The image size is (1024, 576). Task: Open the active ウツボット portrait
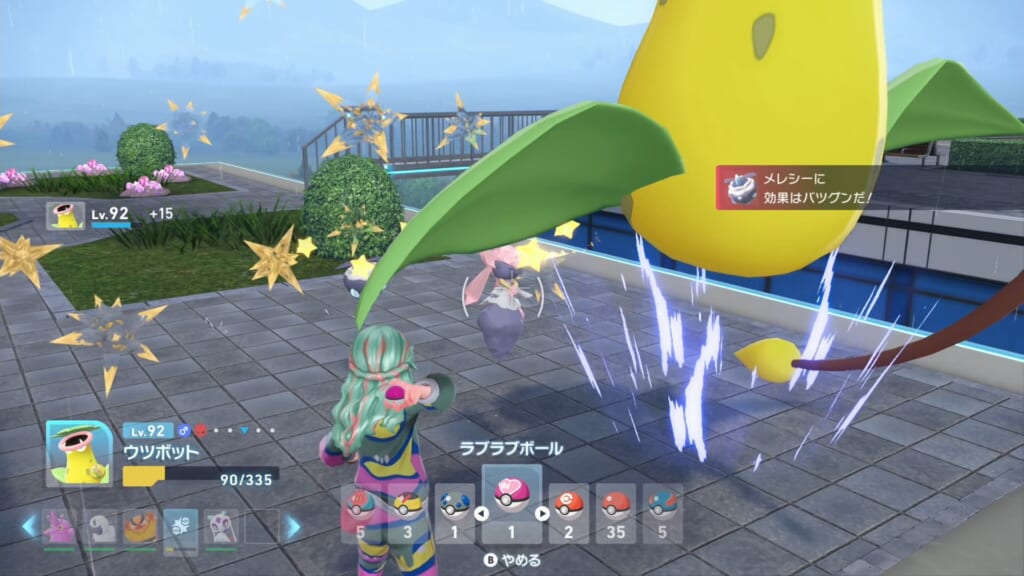[x=78, y=452]
